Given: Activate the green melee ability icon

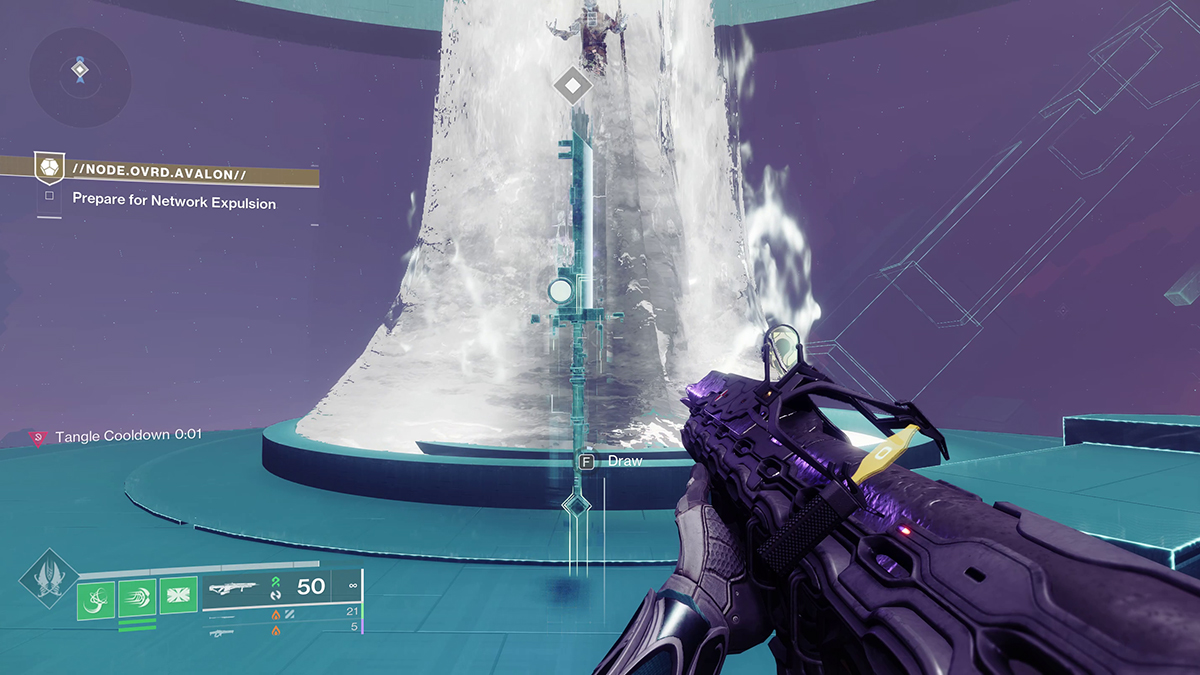Looking at the screenshot, I should pos(137,597).
